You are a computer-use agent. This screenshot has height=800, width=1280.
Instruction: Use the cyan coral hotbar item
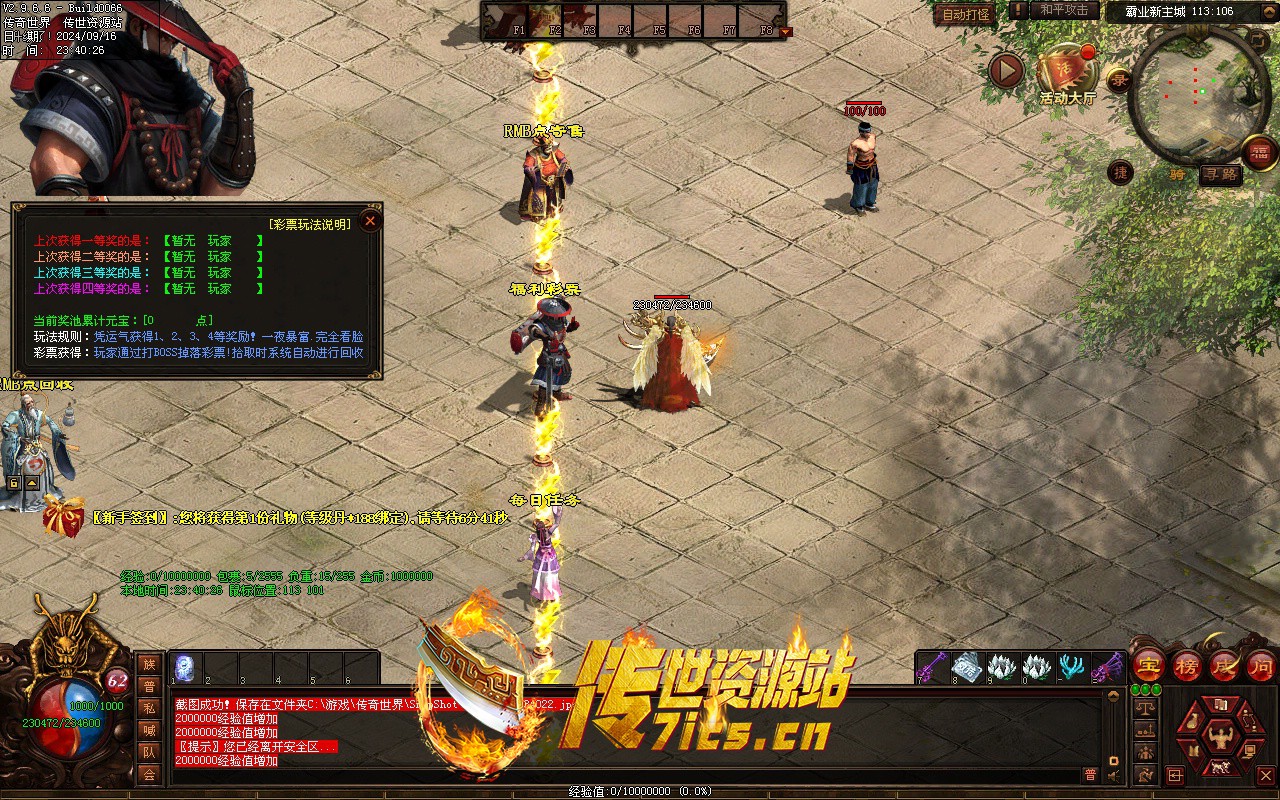pyautogui.click(x=1073, y=666)
